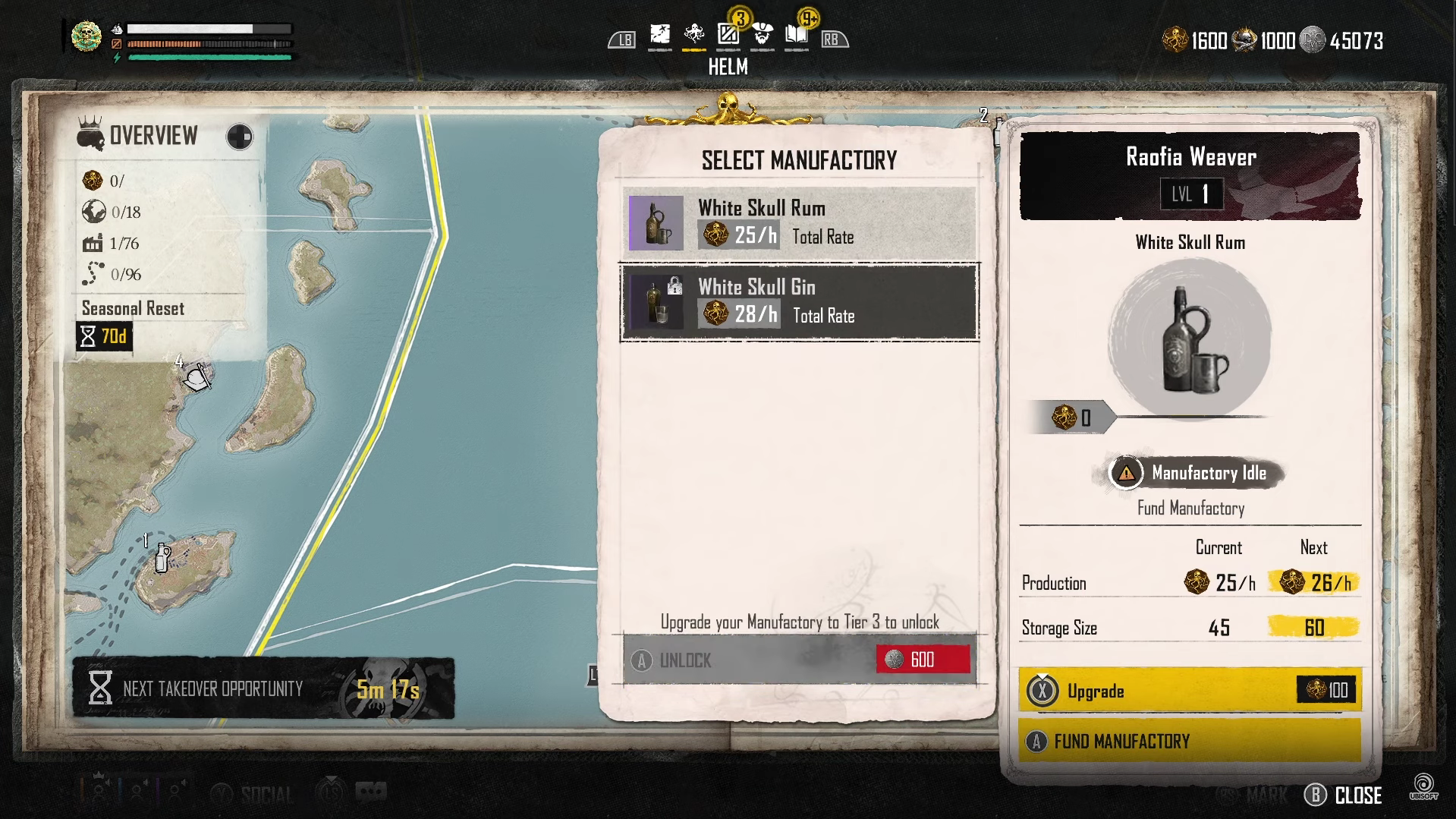The width and height of the screenshot is (1456, 819).
Task: Choose the locked White Skull Gin row
Action: (x=799, y=302)
